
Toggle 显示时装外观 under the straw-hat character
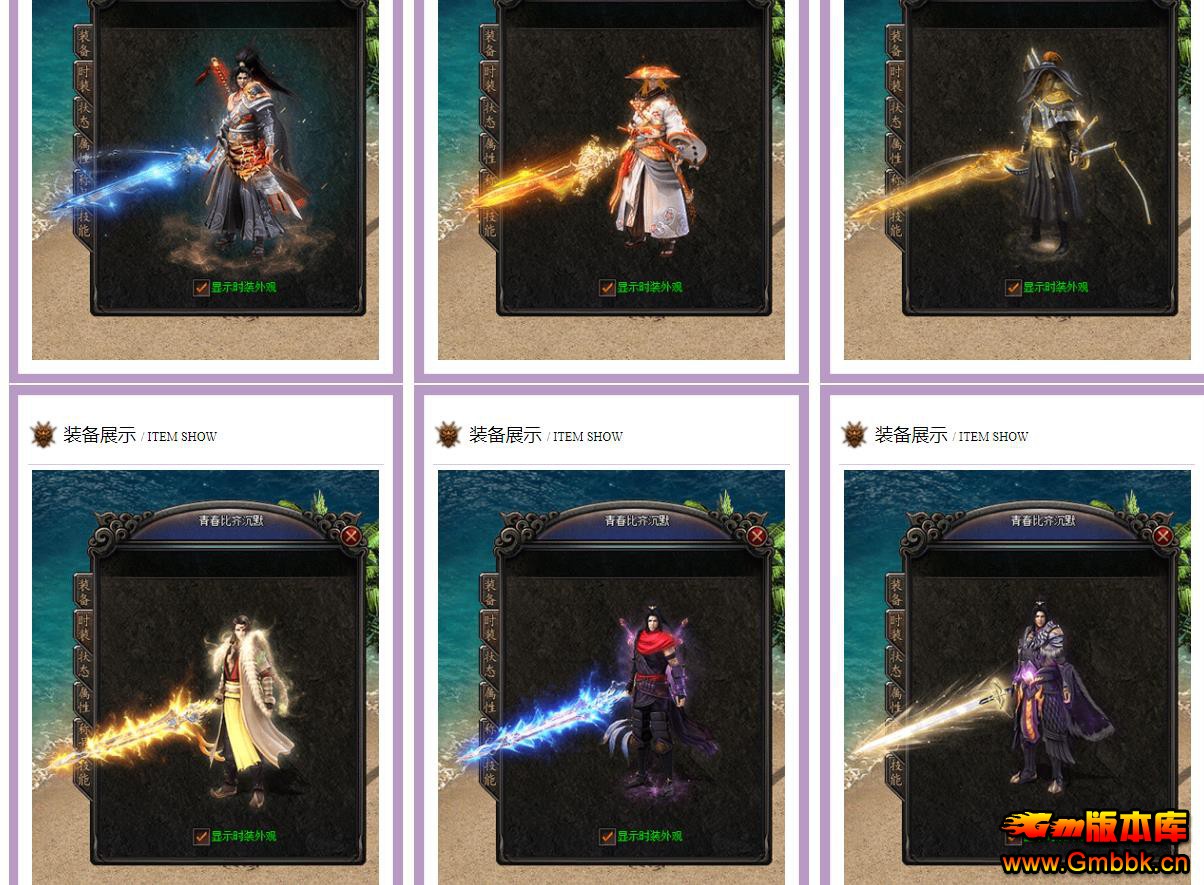tap(607, 288)
